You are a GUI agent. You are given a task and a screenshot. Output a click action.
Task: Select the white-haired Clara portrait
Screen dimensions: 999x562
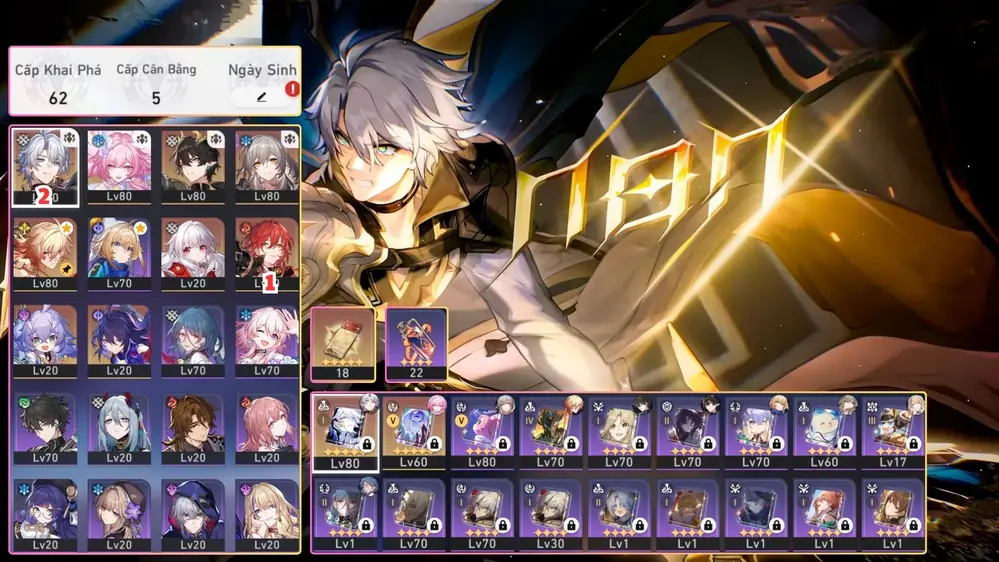click(x=193, y=253)
